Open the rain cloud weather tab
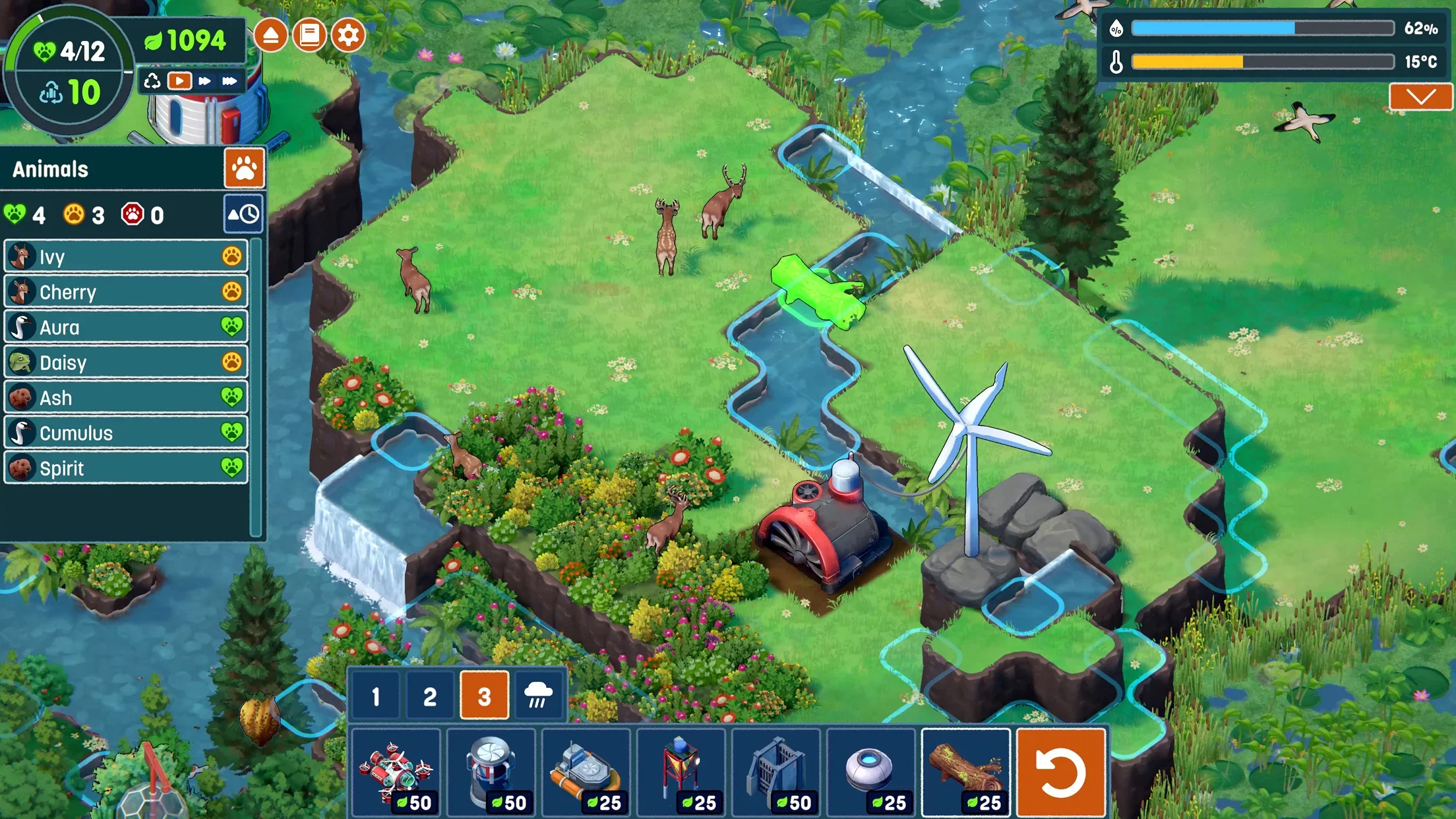The image size is (1456, 819). (x=538, y=696)
